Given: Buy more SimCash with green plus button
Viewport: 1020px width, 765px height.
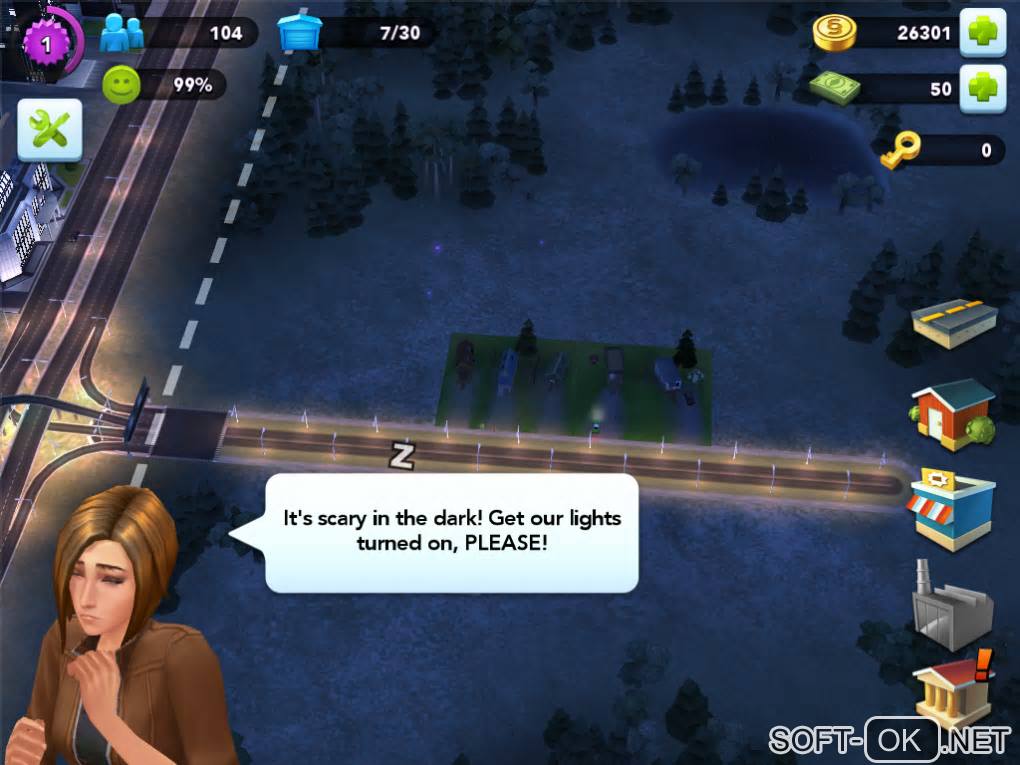Looking at the screenshot, I should [x=983, y=88].
